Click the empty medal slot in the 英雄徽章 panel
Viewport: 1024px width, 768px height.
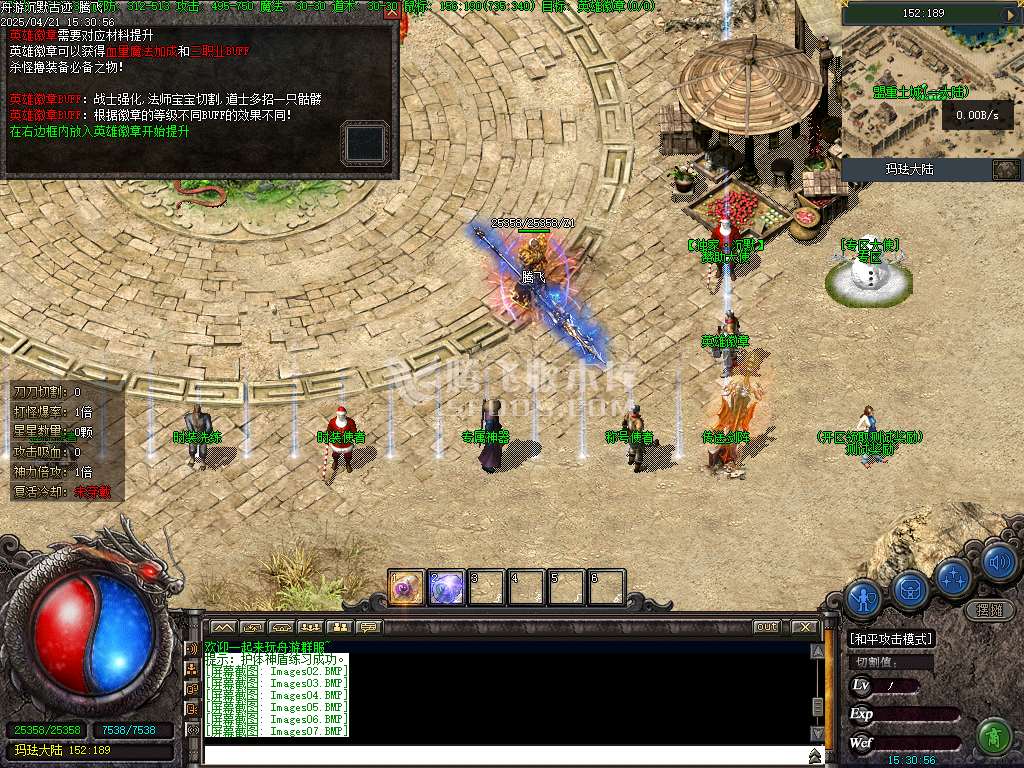pyautogui.click(x=363, y=143)
